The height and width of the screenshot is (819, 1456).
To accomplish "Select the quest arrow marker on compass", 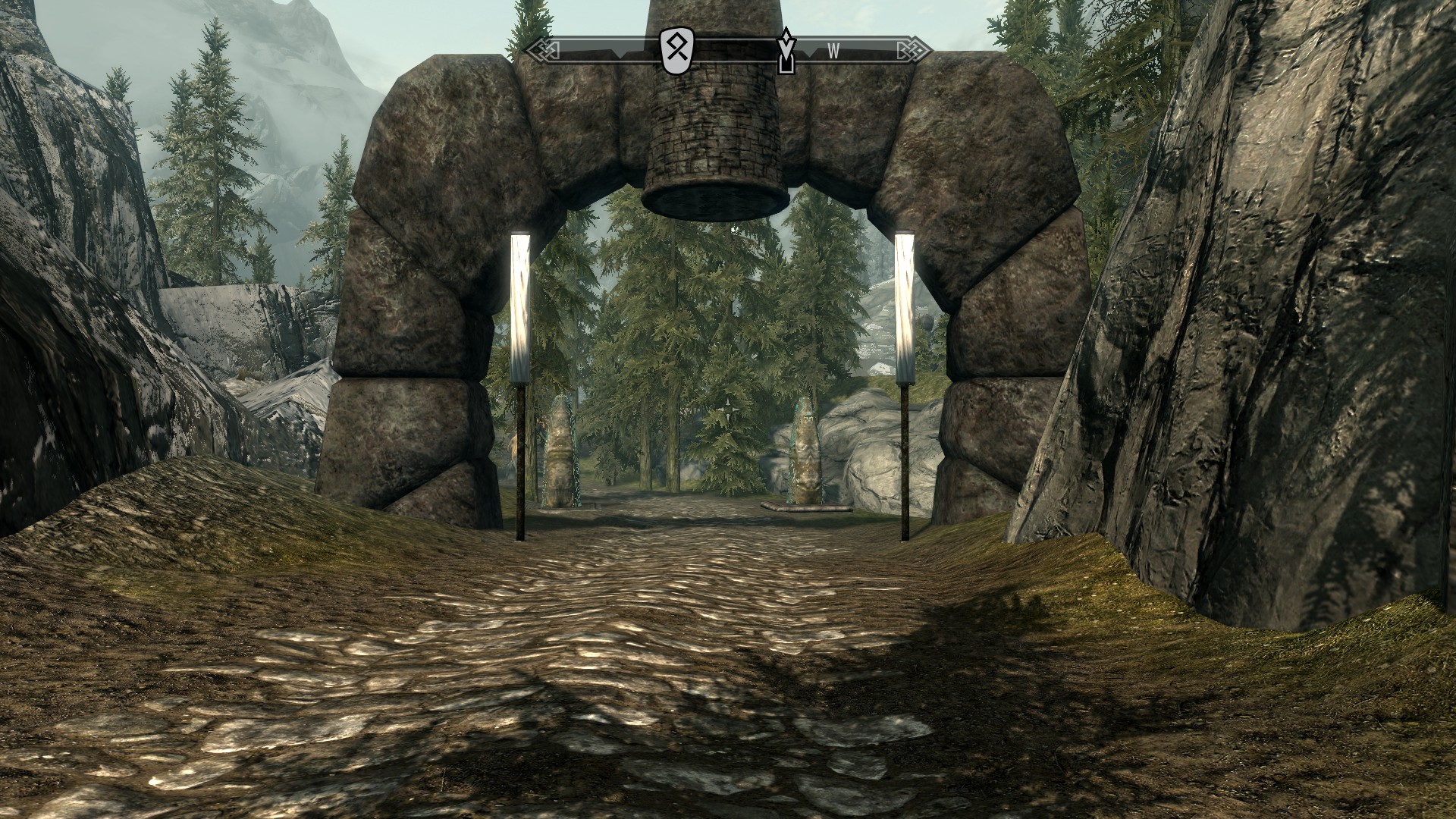I will [x=787, y=52].
